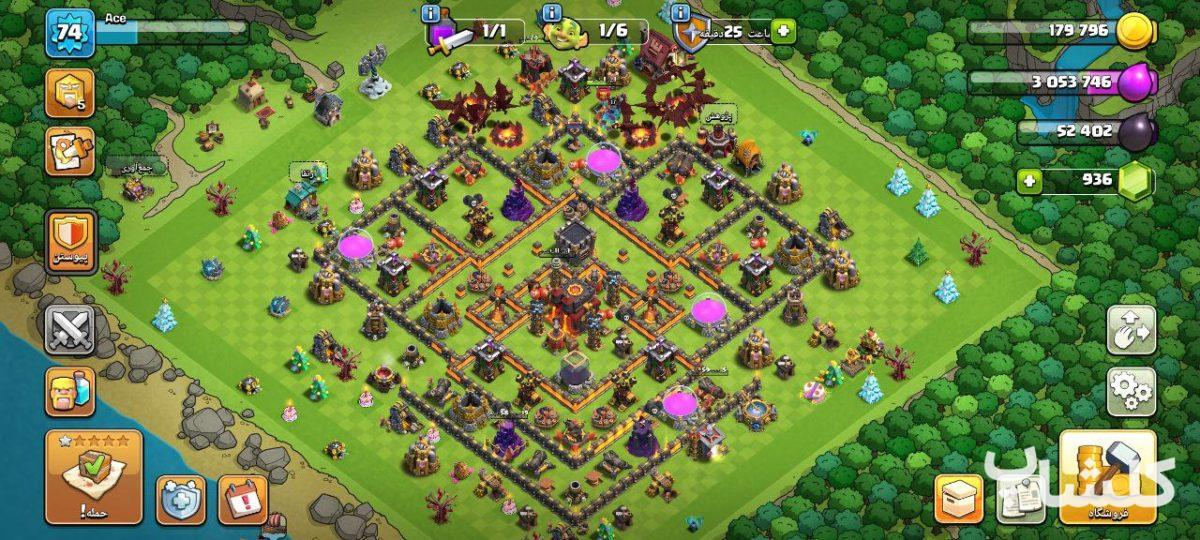Open the trophy league badge button
This screenshot has height=540, width=1200.
tap(70, 93)
